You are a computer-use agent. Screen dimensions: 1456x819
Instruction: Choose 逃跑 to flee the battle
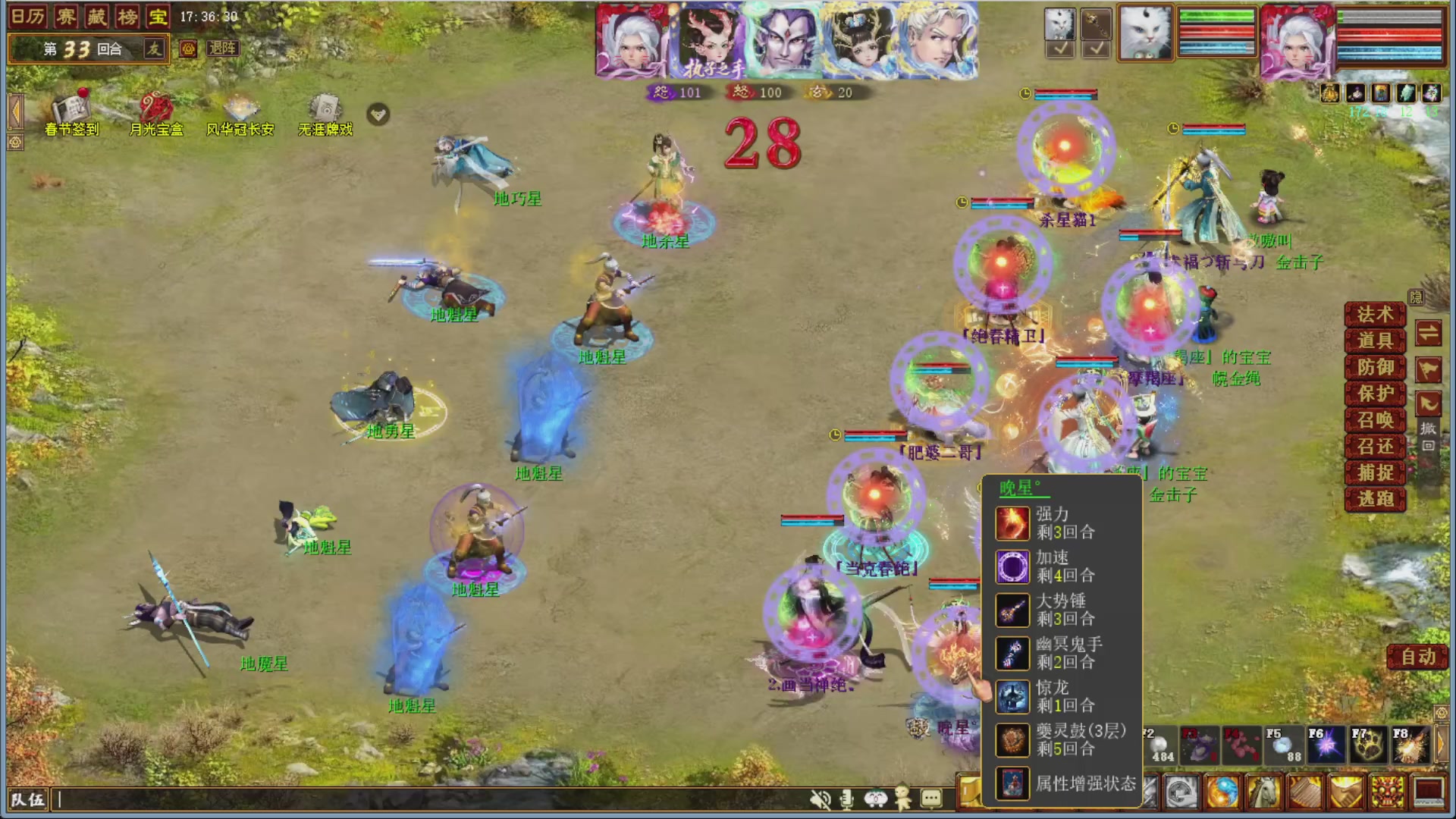click(x=1374, y=499)
